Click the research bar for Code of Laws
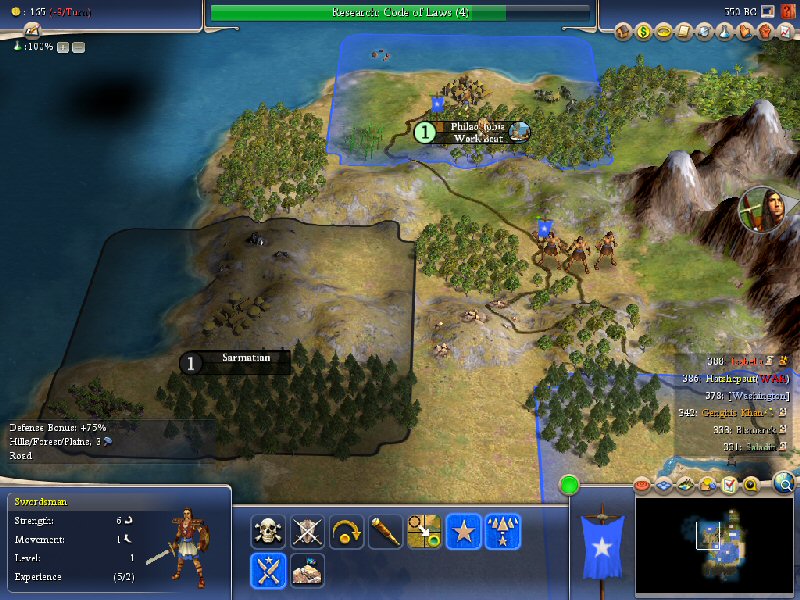 point(400,12)
